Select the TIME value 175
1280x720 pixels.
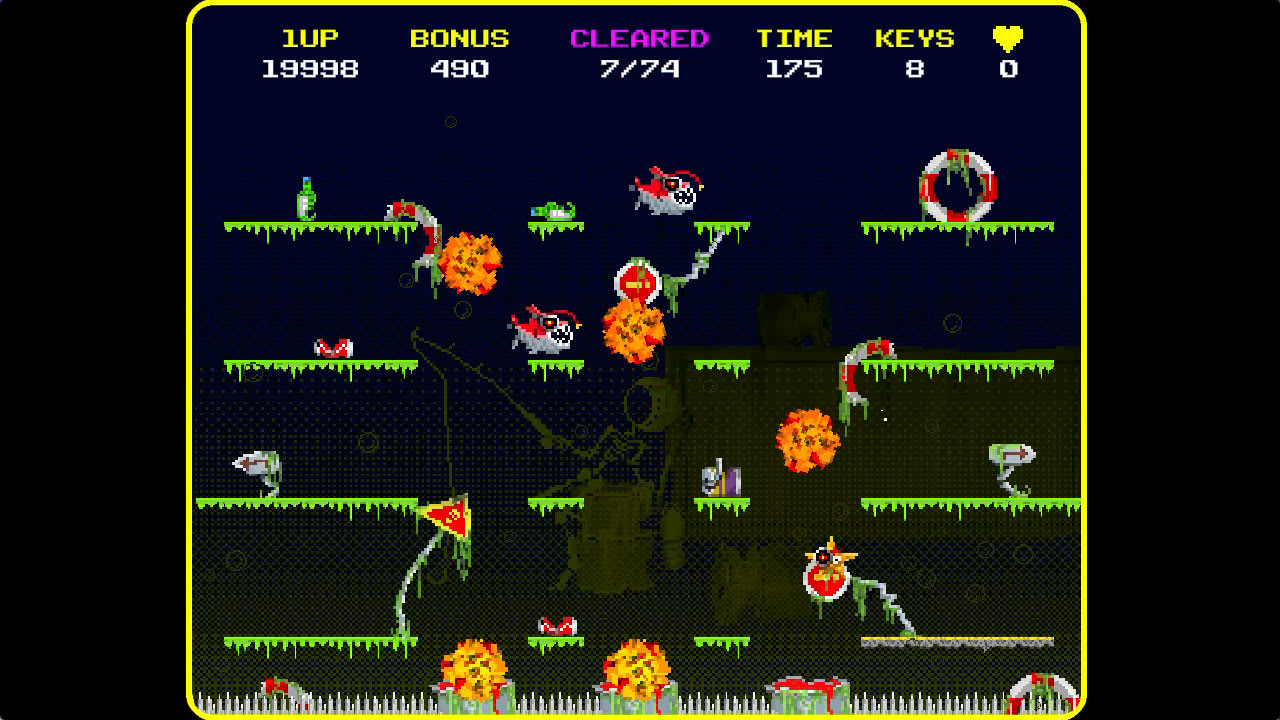795,70
